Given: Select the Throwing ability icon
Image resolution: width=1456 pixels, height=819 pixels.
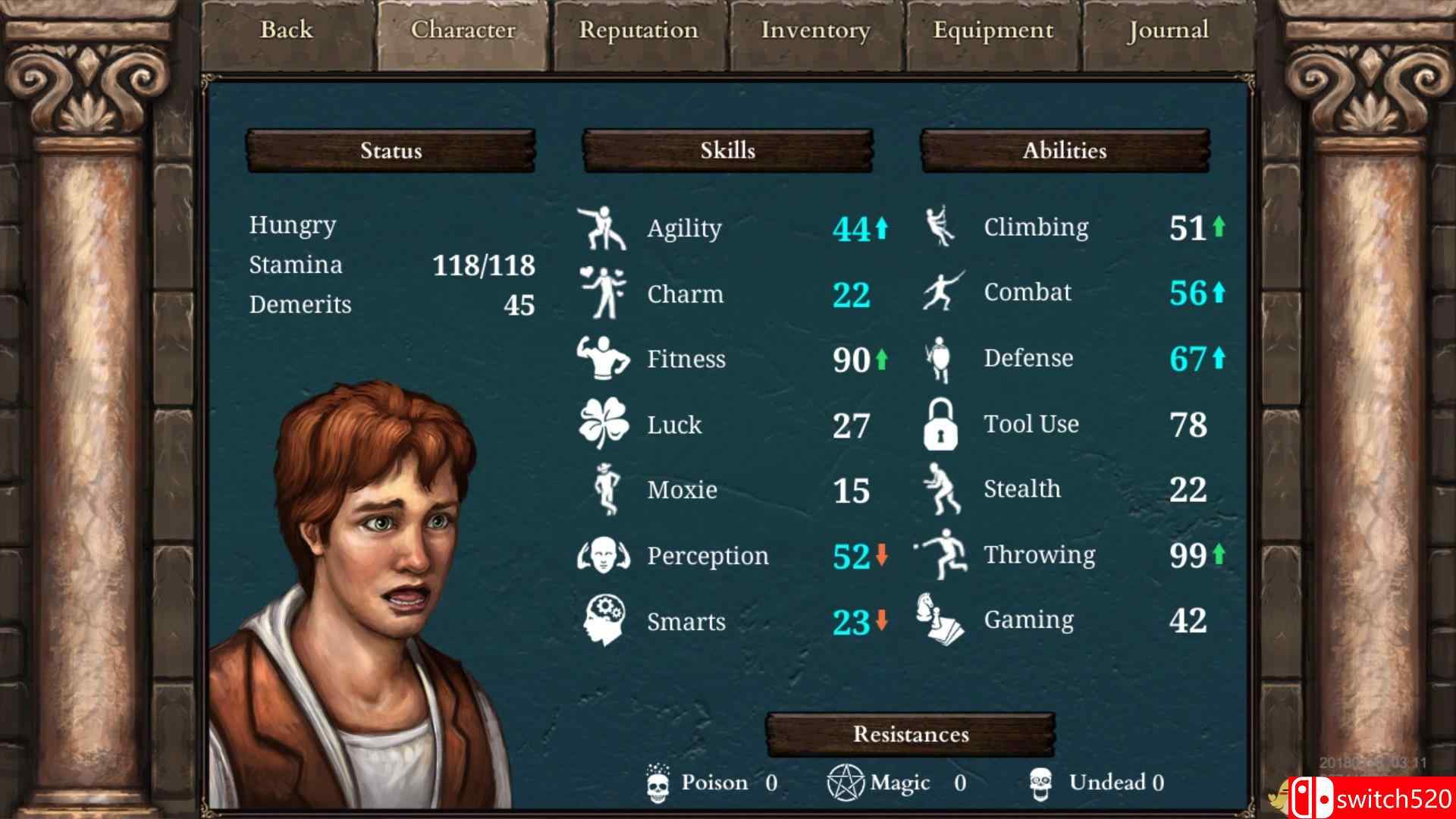Looking at the screenshot, I should (x=942, y=554).
